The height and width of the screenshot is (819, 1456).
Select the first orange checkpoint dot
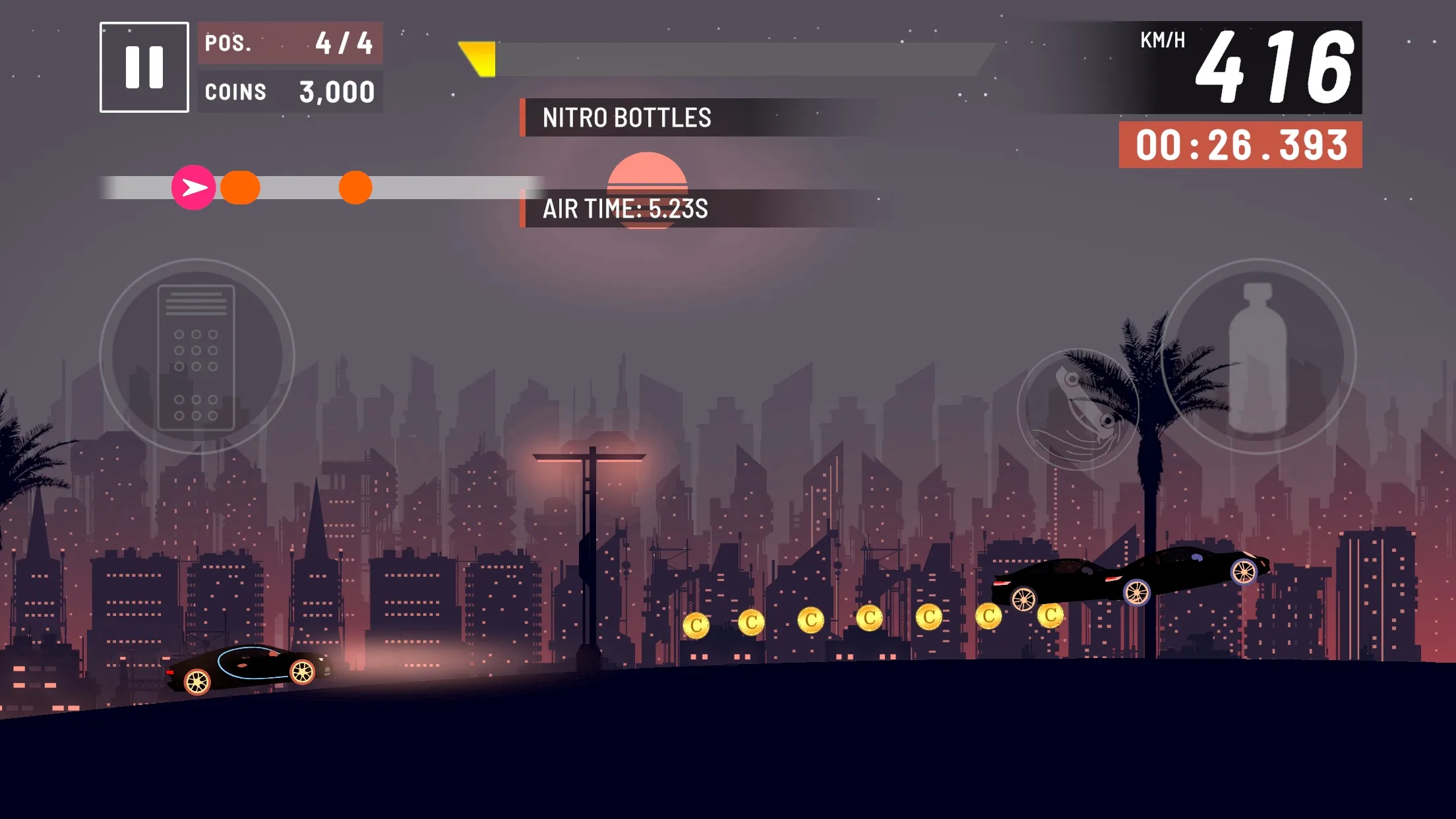tap(242, 187)
